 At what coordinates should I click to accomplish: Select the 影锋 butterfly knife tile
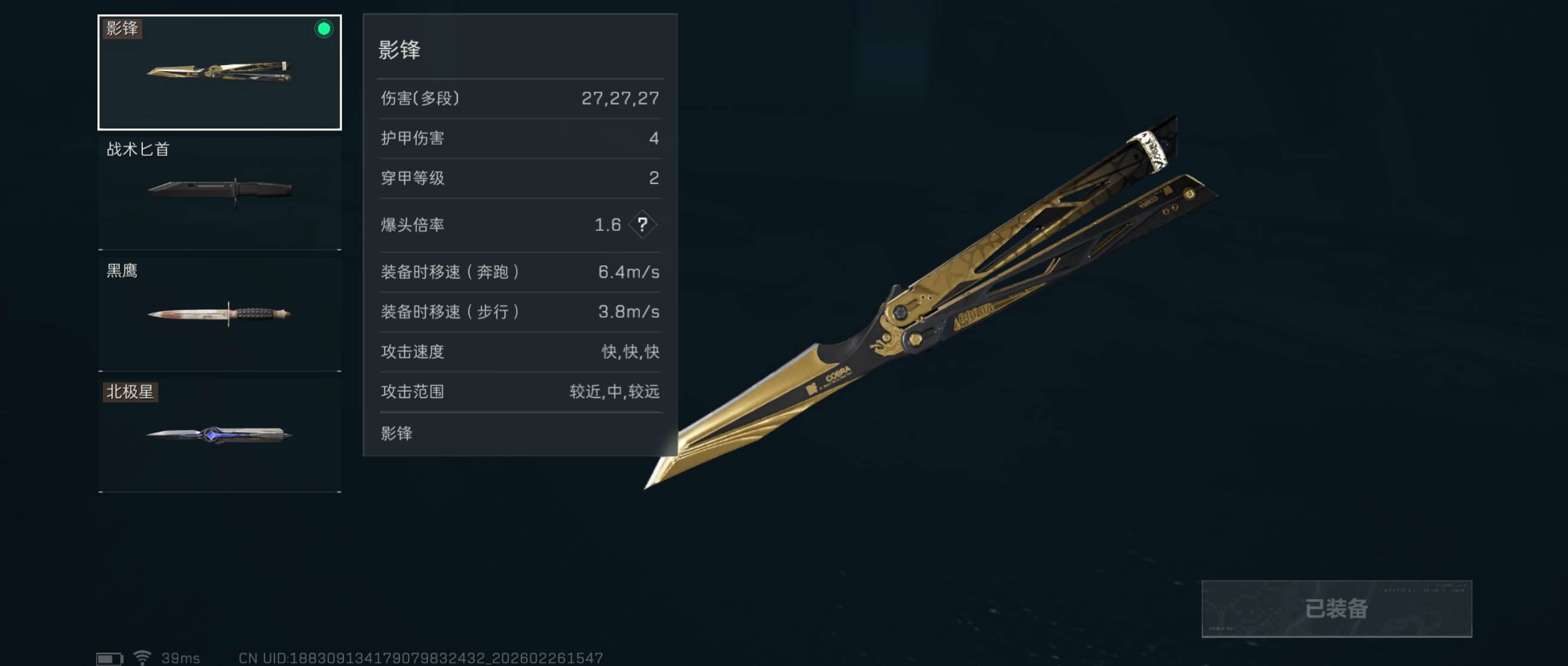point(219,72)
